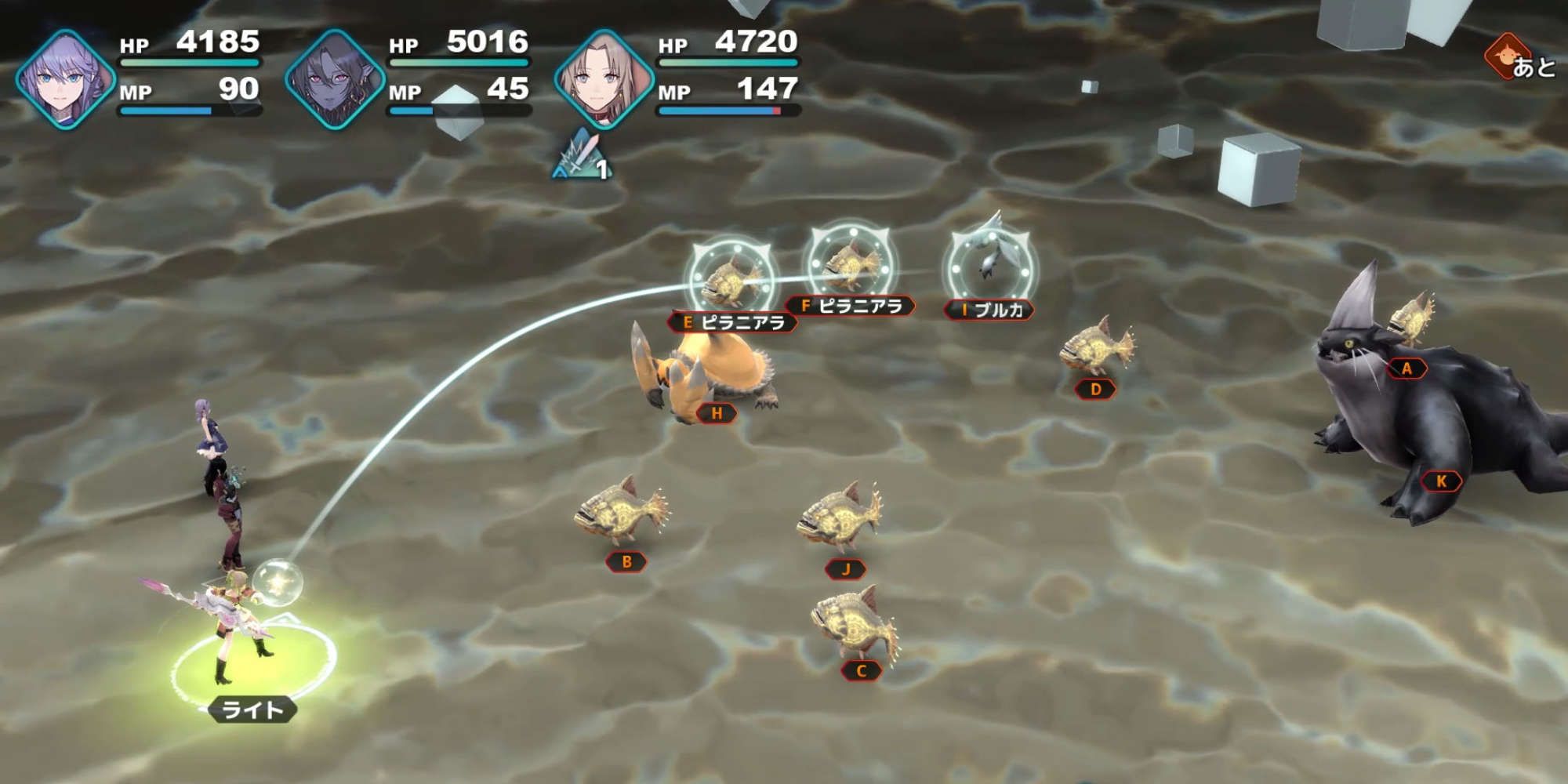
Task: Target enemy marker C
Action: click(861, 670)
